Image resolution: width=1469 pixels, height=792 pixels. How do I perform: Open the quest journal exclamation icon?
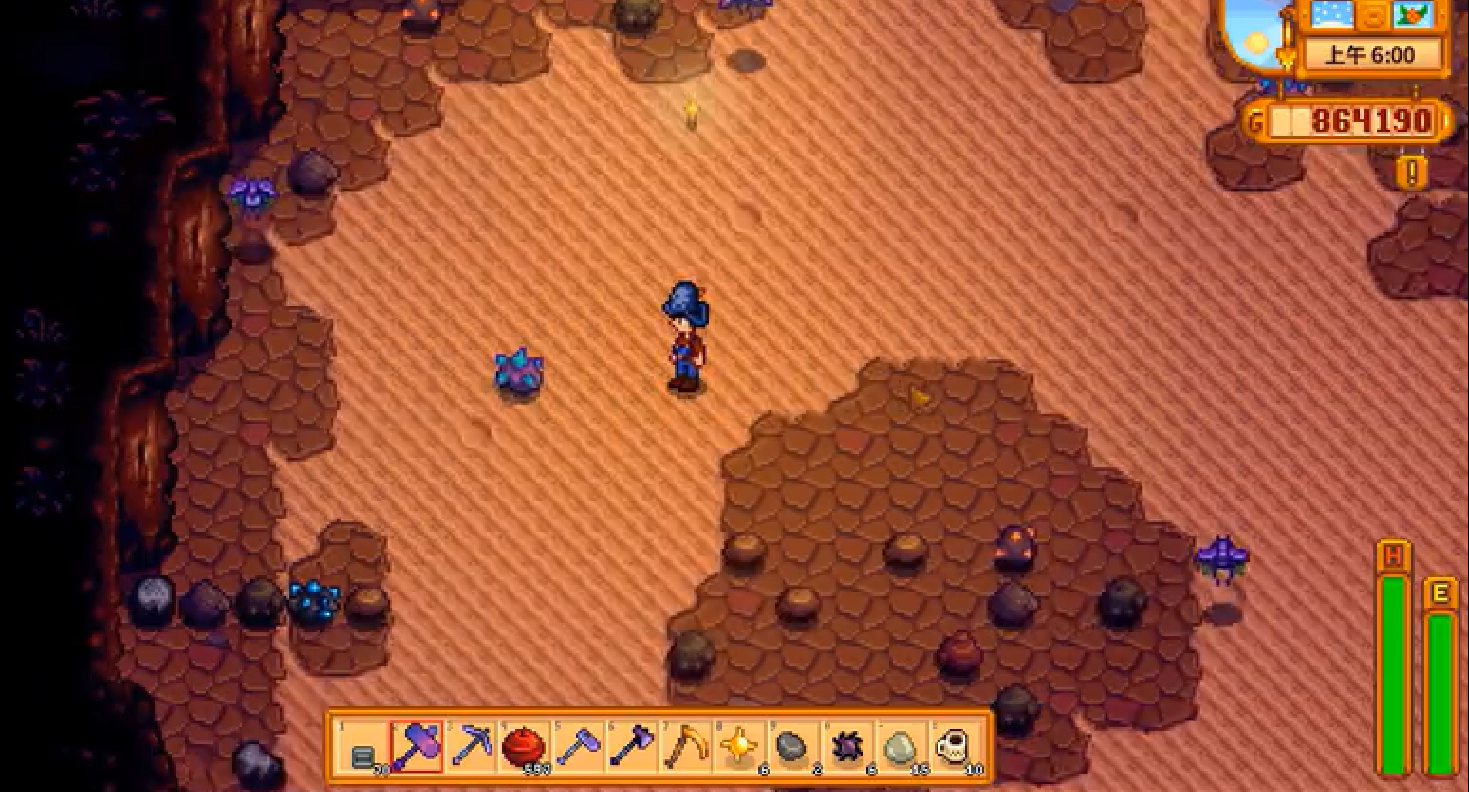coord(1412,172)
